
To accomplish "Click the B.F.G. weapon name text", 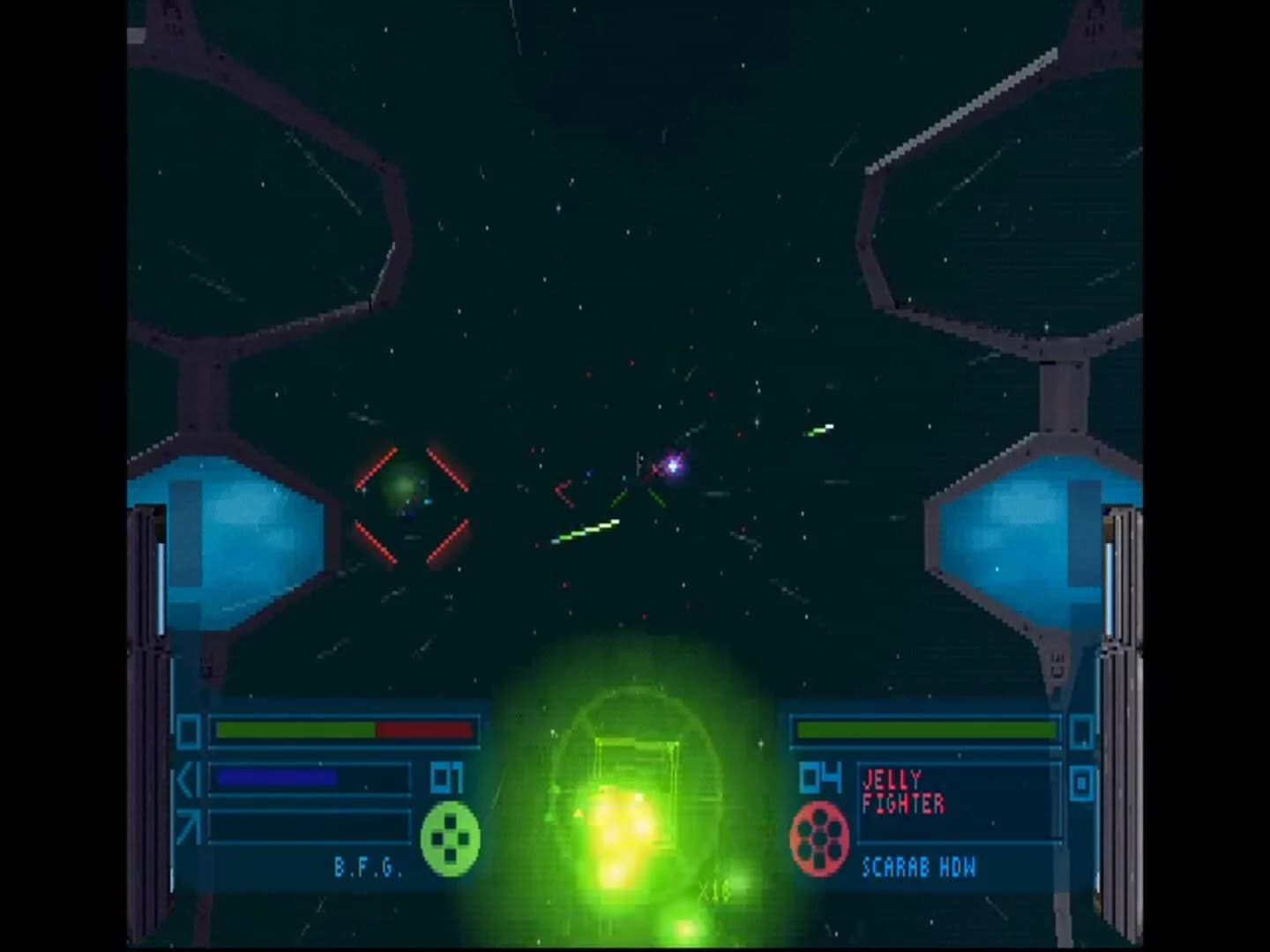I will (x=369, y=867).
